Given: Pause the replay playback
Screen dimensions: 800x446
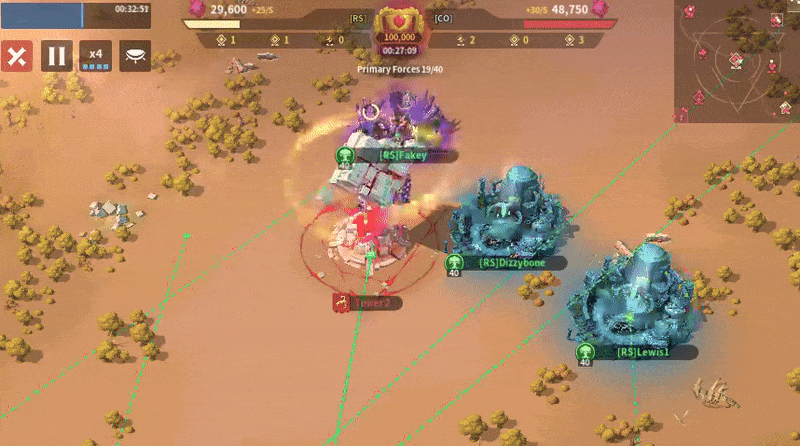Looking at the screenshot, I should (55, 56).
